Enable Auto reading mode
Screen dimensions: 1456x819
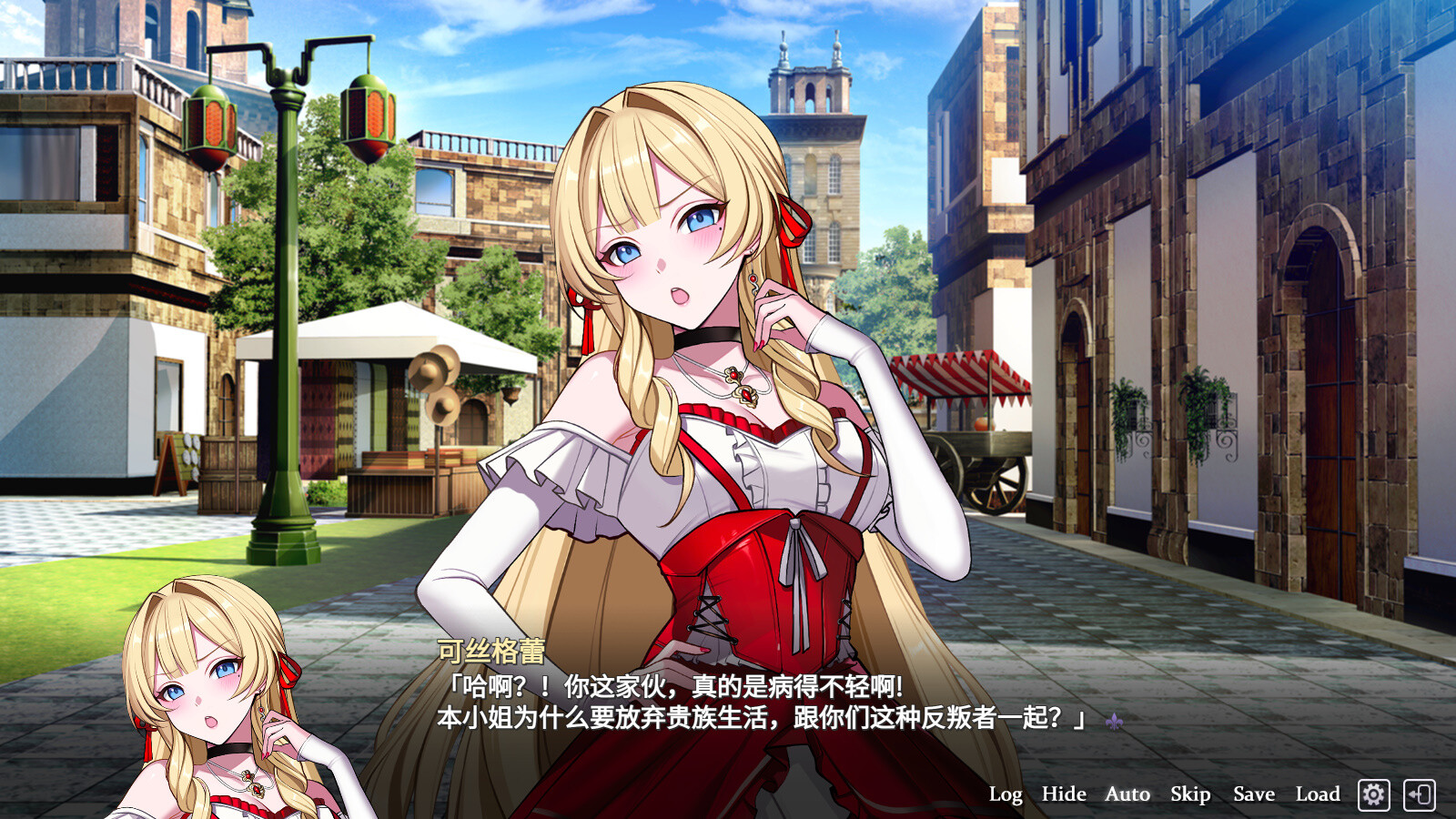pyautogui.click(x=1127, y=794)
